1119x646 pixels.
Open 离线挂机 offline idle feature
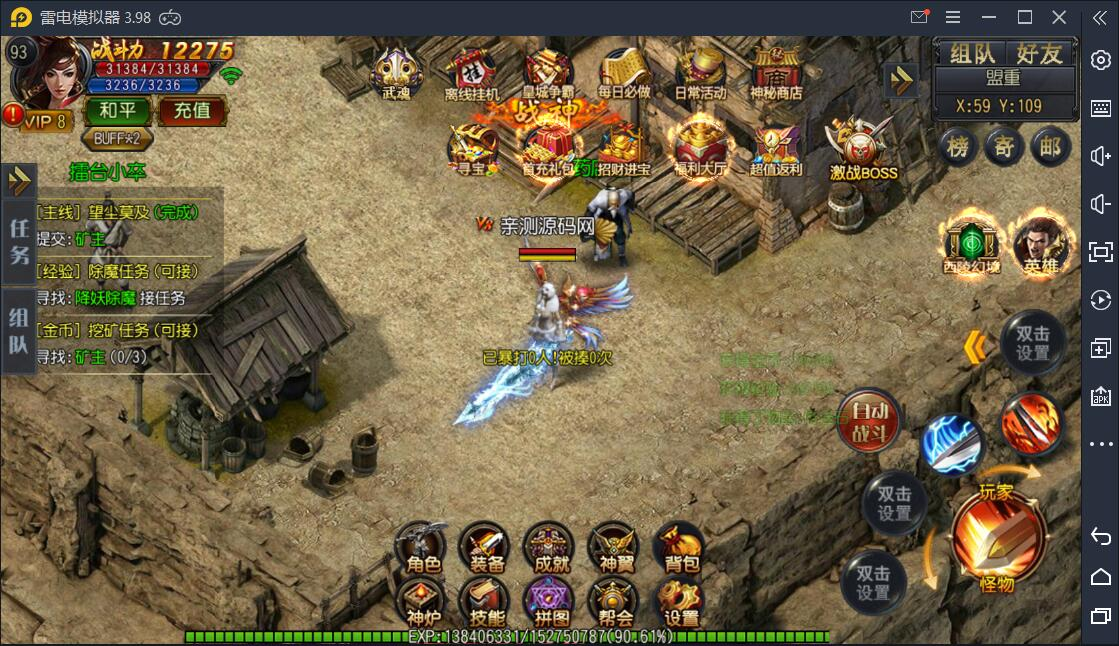471,74
